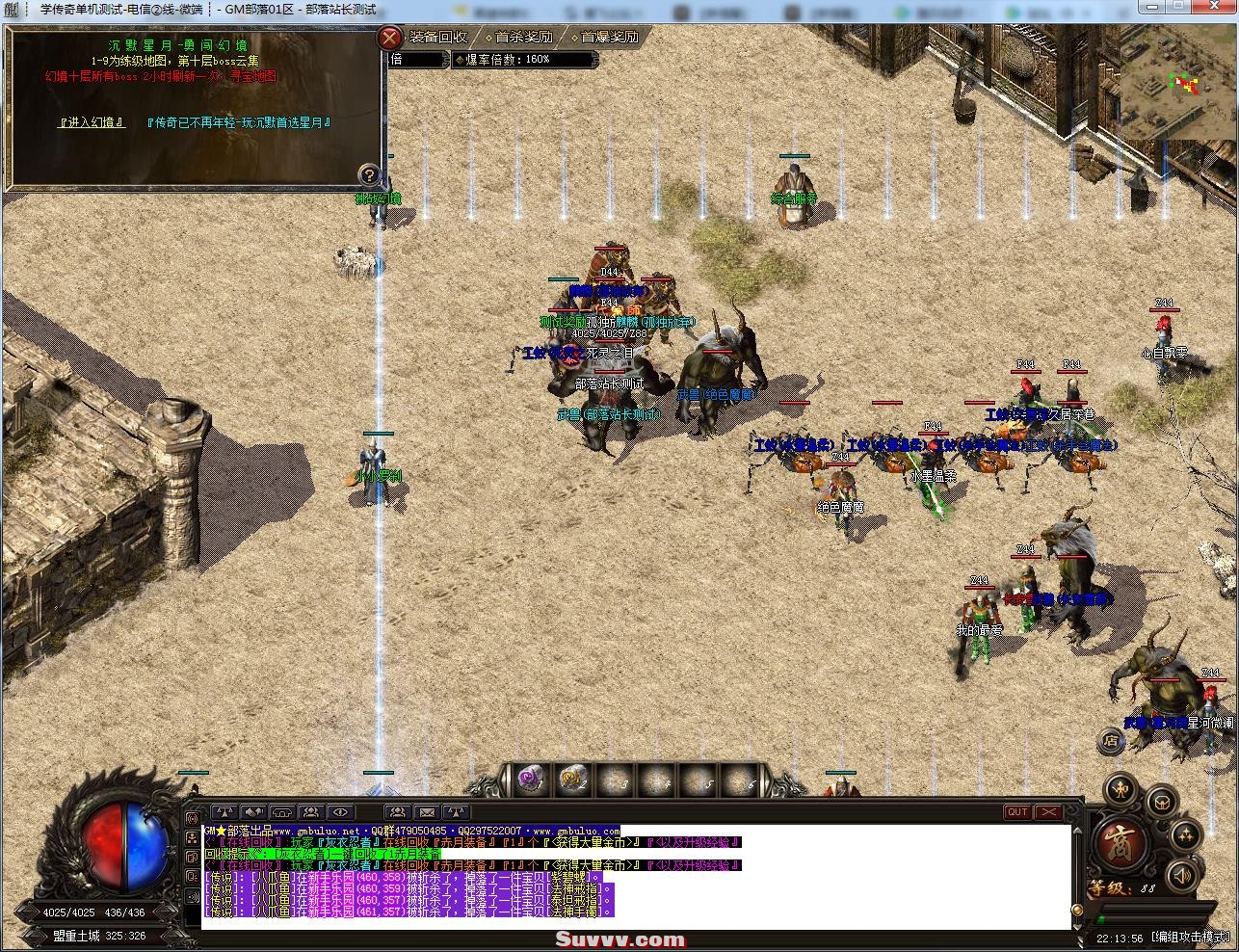Screen dimensions: 1239x952
Task: Toggle the eye icon above the chat
Action: [340, 812]
